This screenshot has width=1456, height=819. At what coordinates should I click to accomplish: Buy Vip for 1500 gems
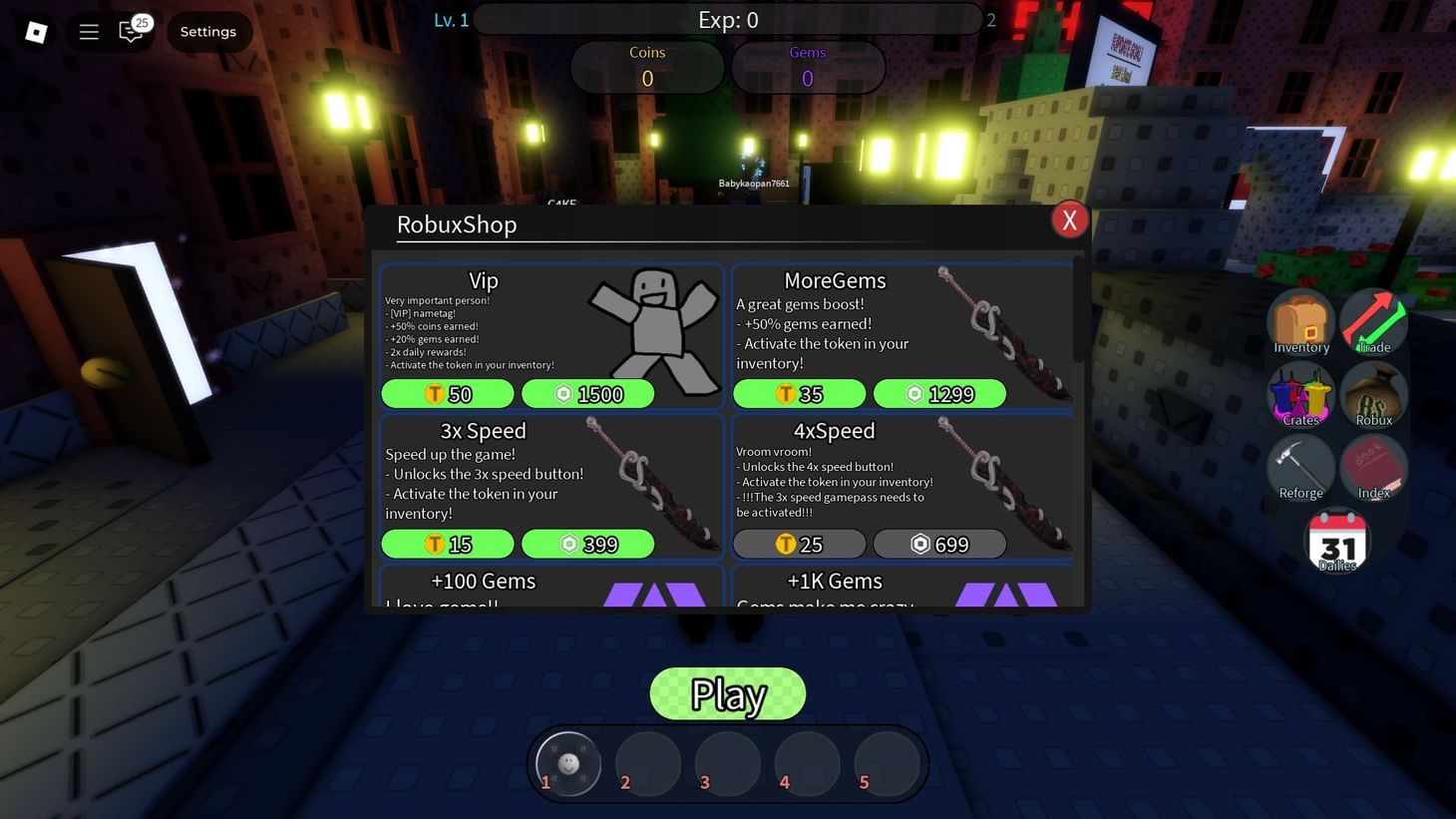[x=588, y=393]
